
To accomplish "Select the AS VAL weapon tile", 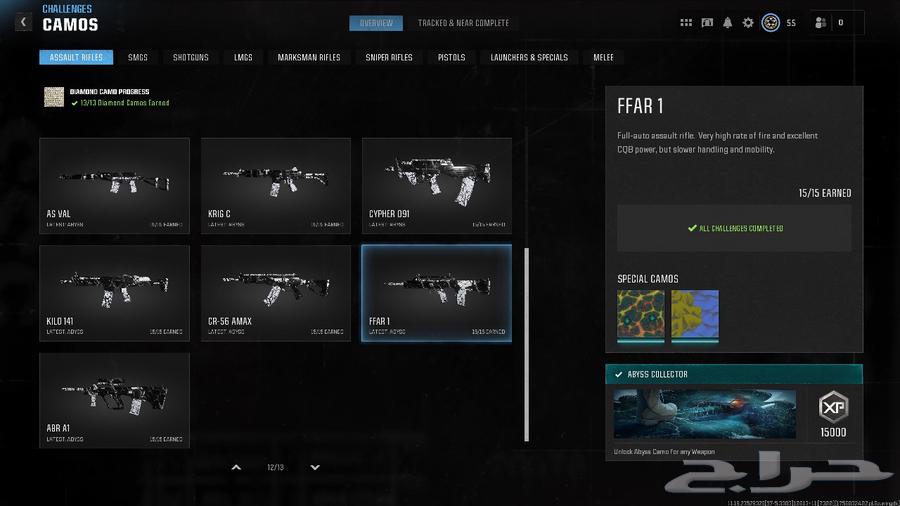I will [114, 186].
